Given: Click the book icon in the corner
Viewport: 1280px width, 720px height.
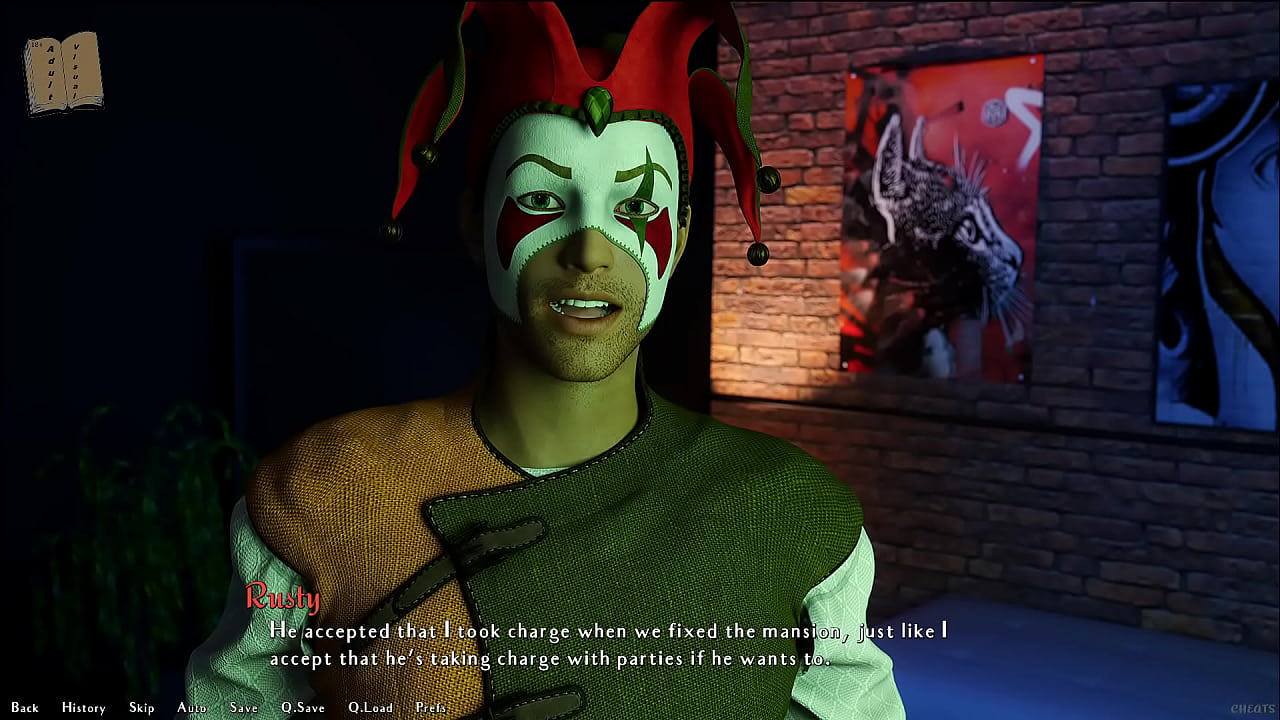Looking at the screenshot, I should (63, 73).
